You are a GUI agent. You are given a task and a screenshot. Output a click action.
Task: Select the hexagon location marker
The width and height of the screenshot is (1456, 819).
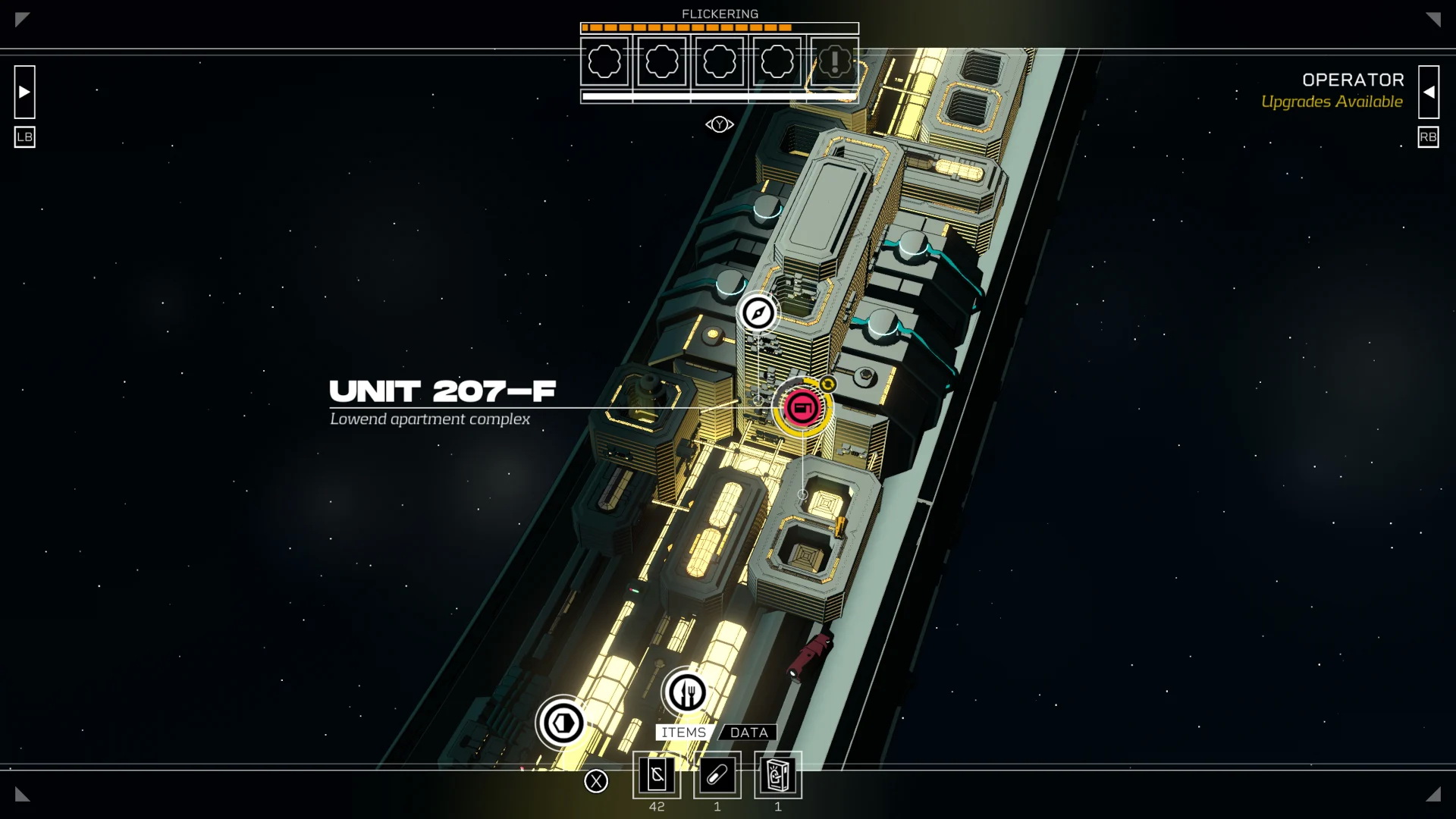562,723
